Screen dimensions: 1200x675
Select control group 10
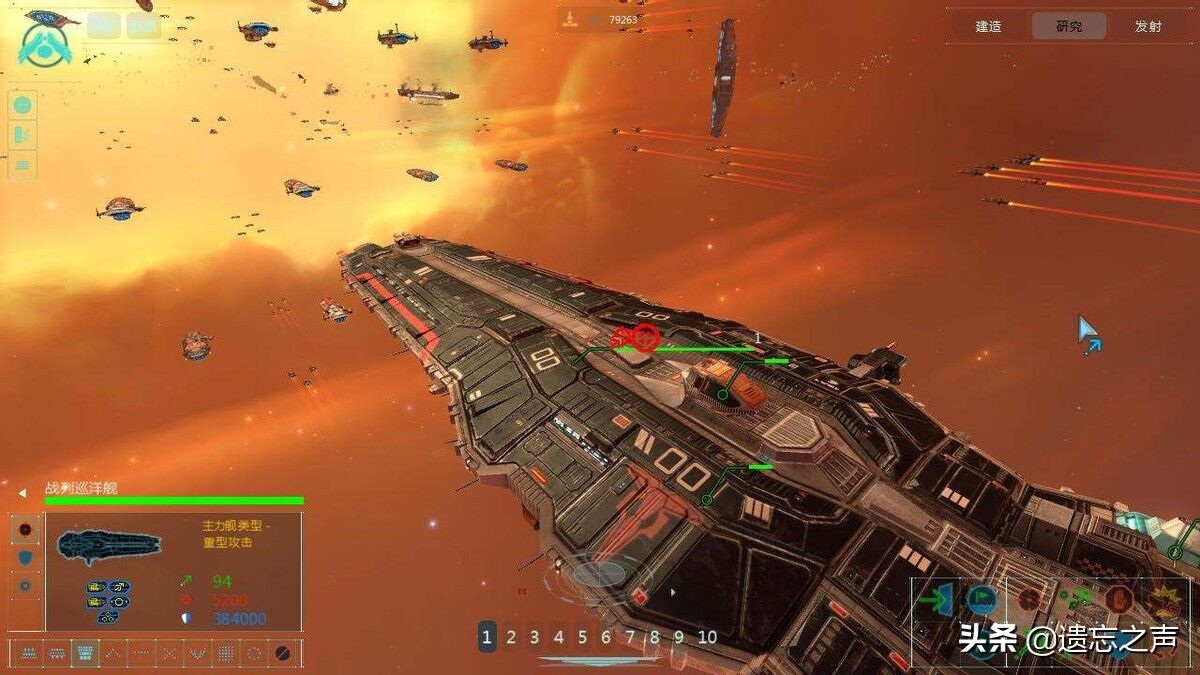[x=707, y=636]
